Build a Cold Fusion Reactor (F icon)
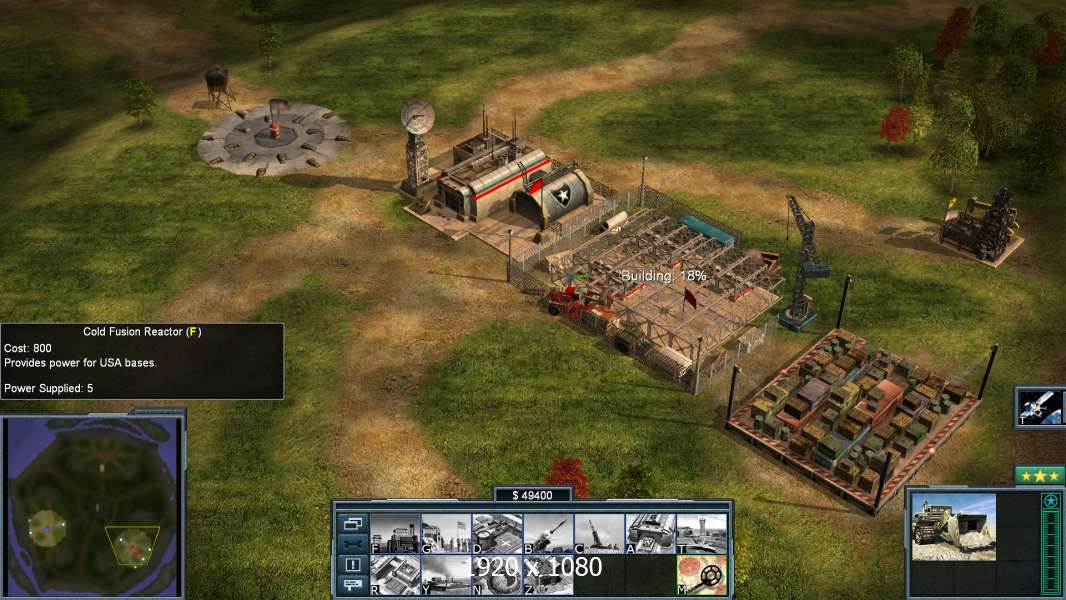 pyautogui.click(x=395, y=534)
